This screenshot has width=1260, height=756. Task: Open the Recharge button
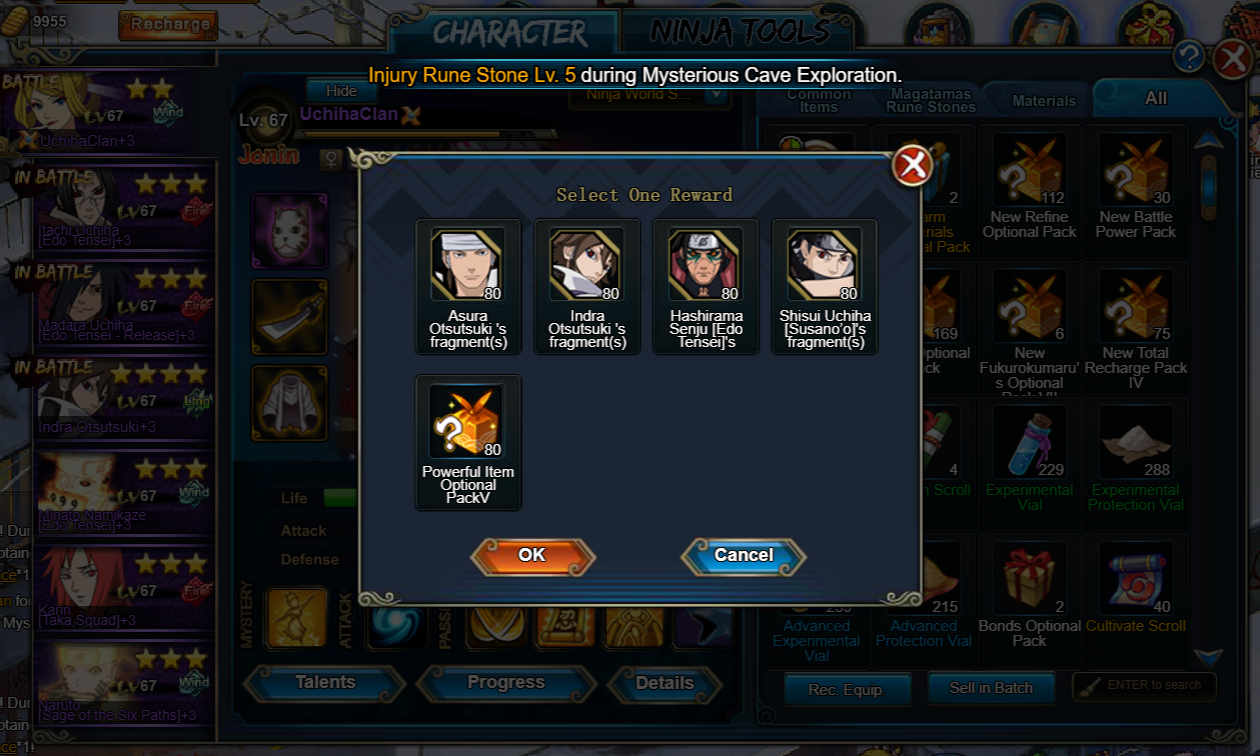click(x=168, y=24)
